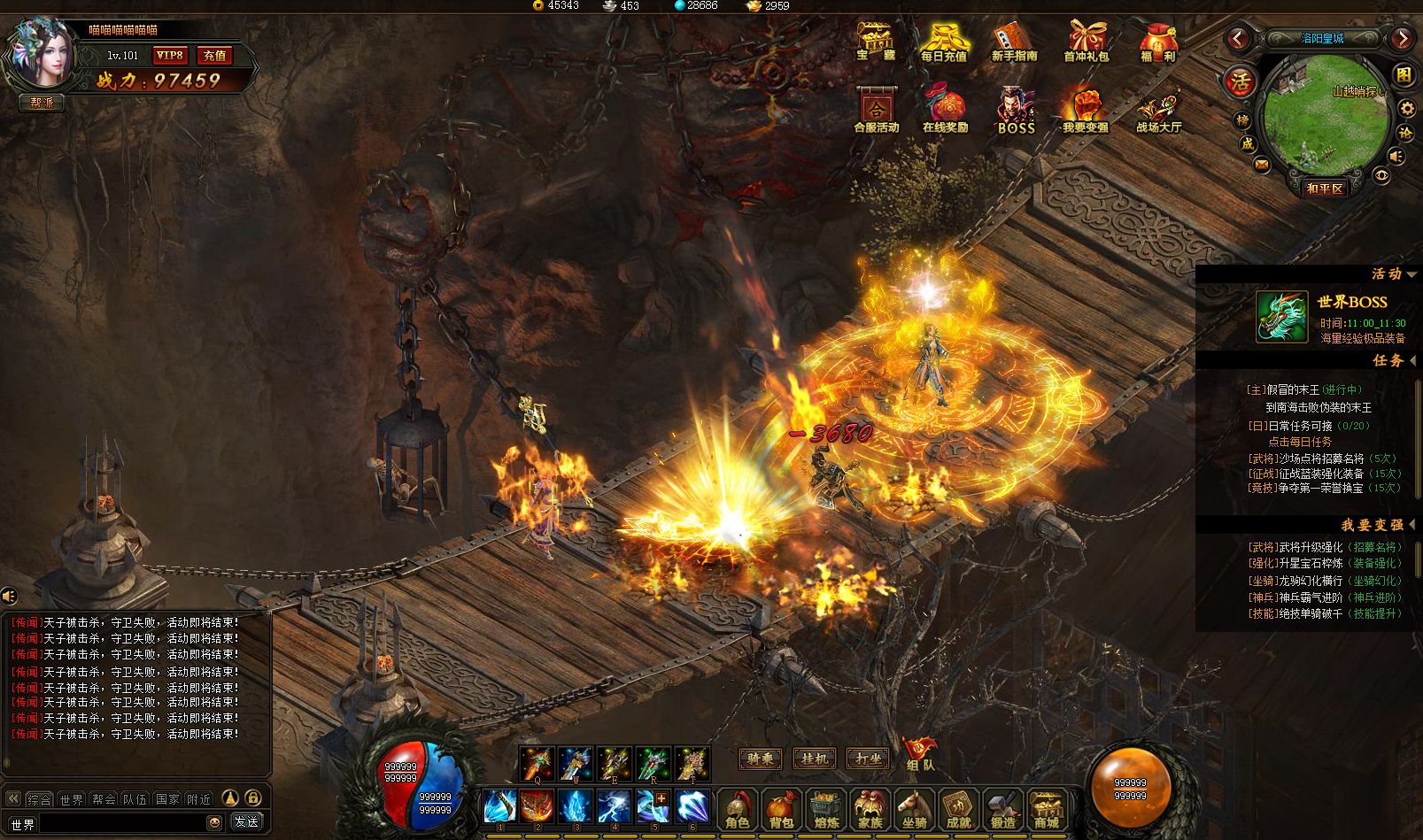
Task: Activate 挂机 auto-battle
Action: coord(814,759)
